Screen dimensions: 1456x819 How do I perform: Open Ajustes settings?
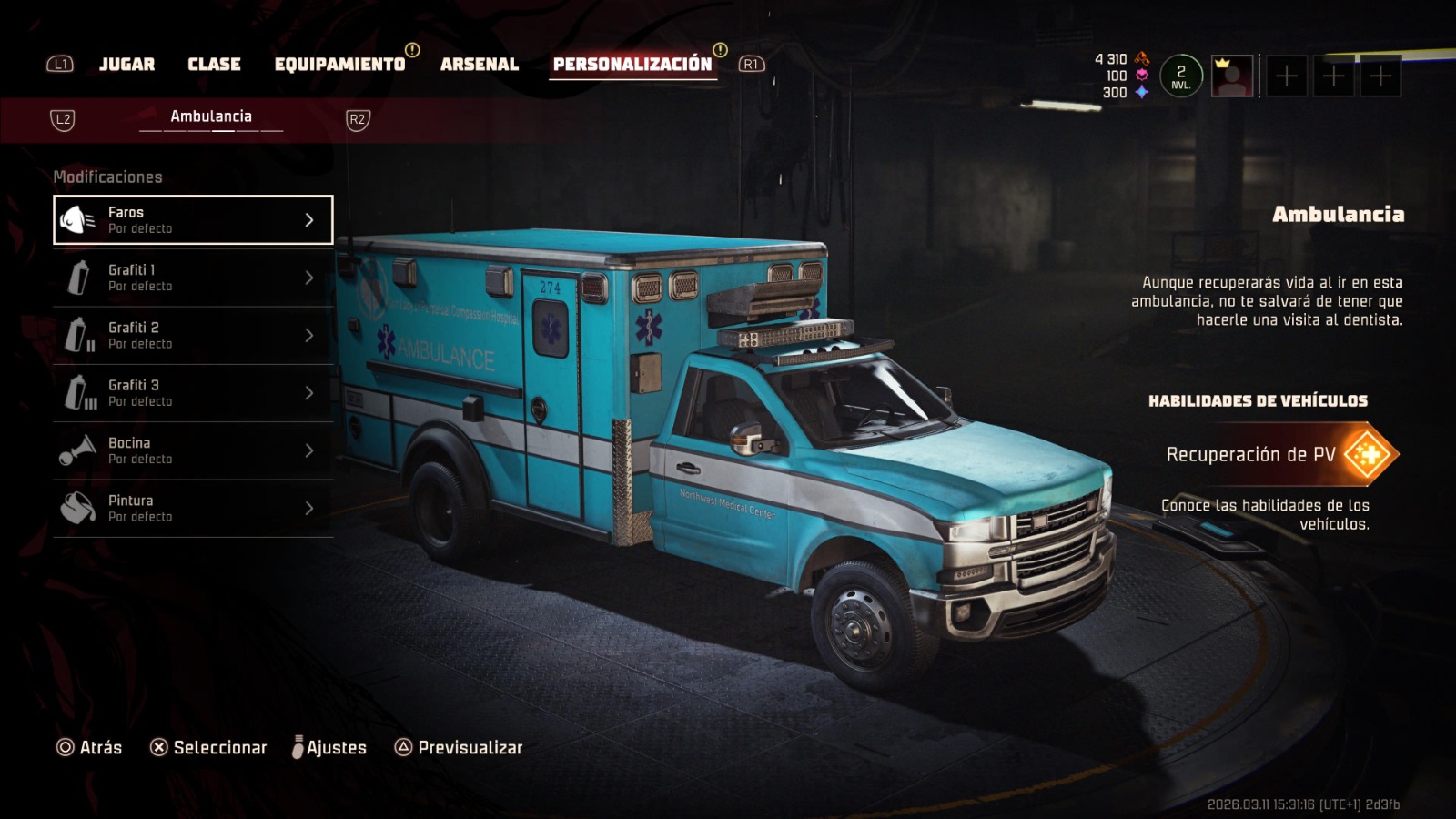click(329, 747)
